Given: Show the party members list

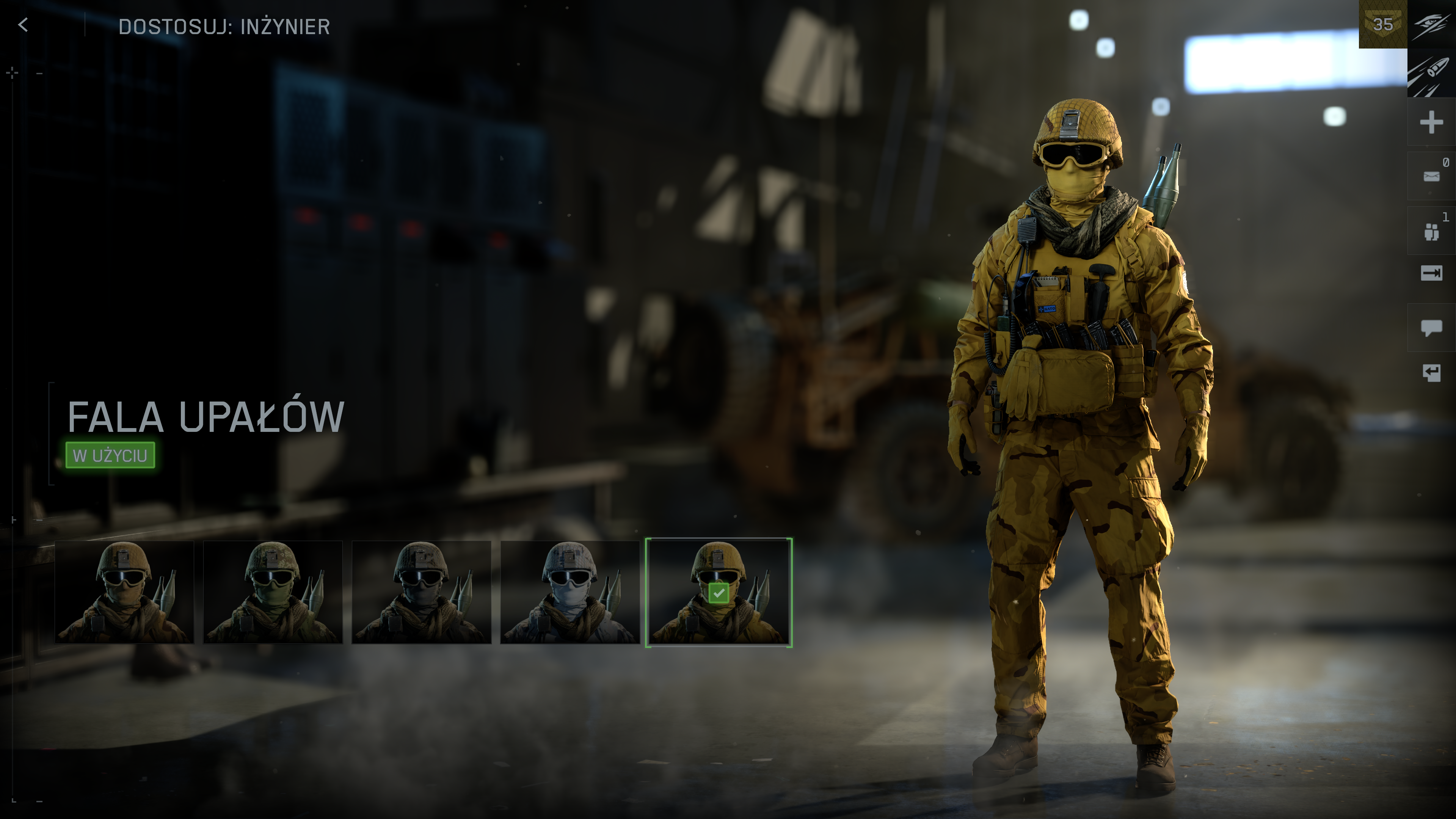Looking at the screenshot, I should pos(1431,231).
